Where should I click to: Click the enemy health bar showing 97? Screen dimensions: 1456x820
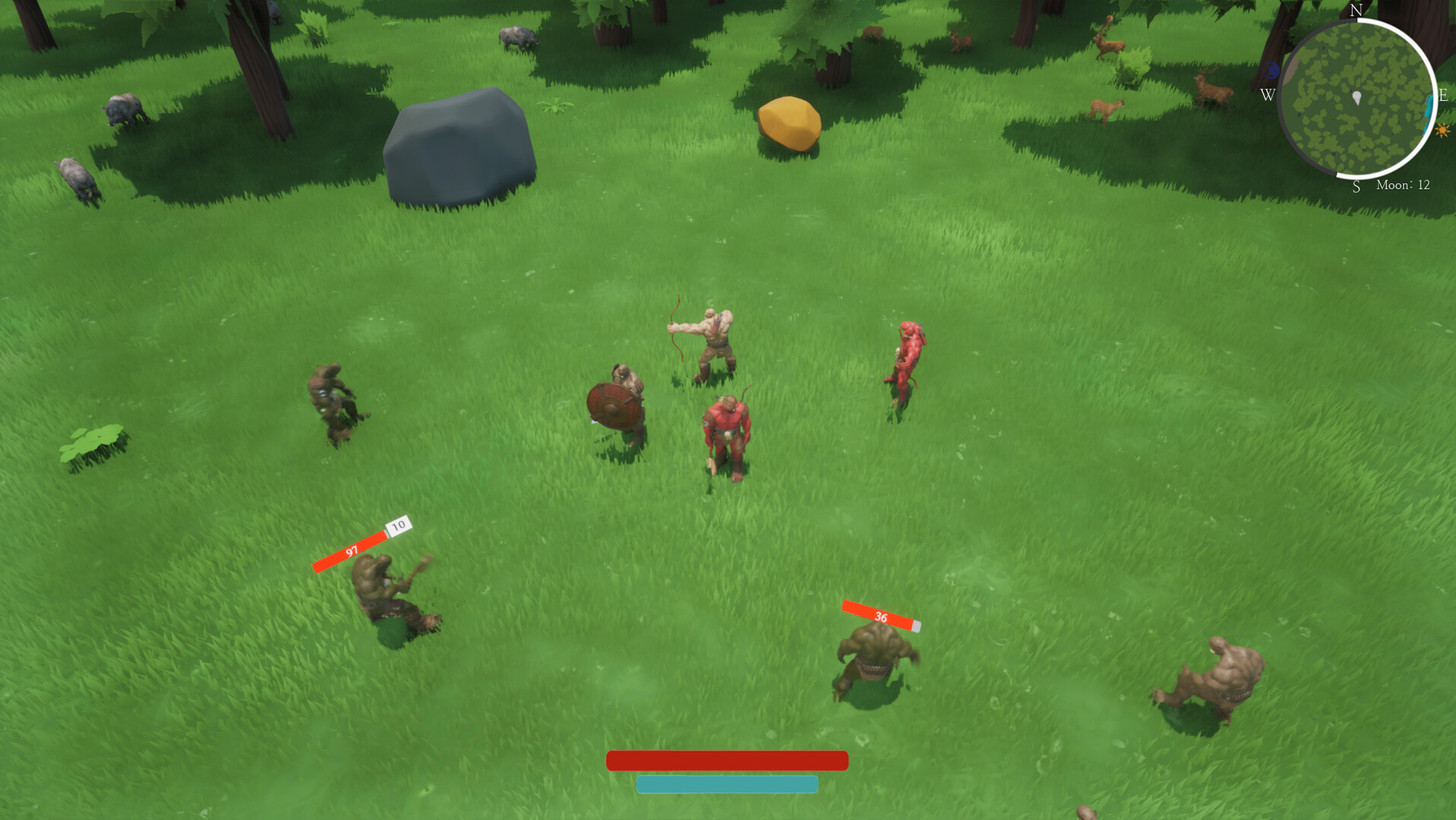point(350,553)
